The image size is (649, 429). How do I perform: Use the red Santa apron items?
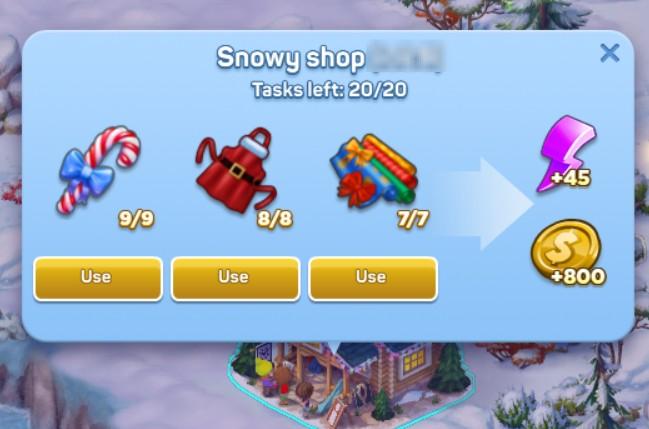coord(234,278)
